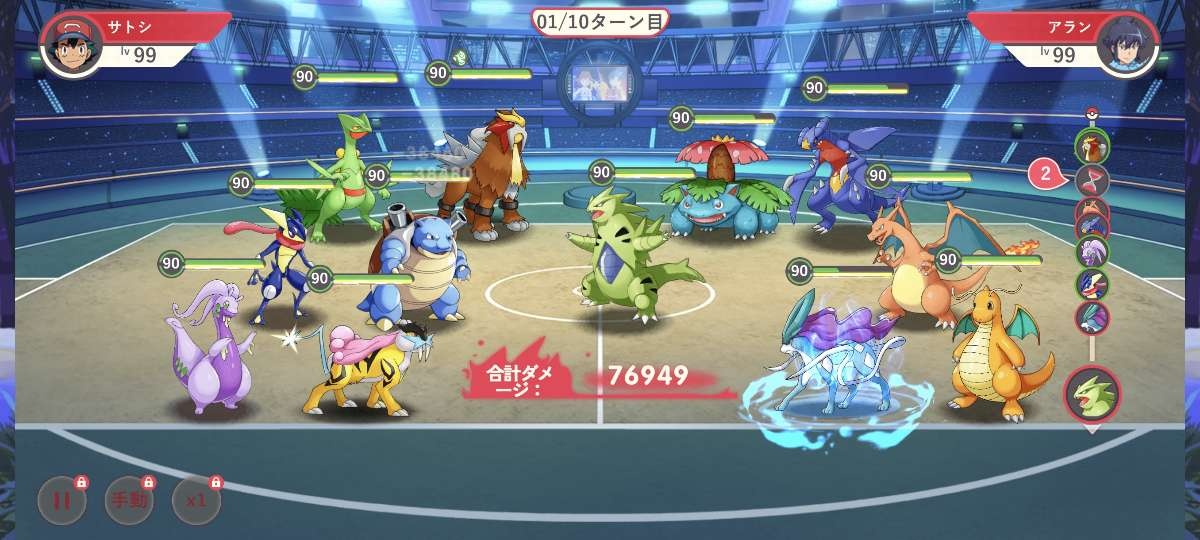Tap Alain's trainer portrait
The image size is (1200, 540).
pos(1127,44)
